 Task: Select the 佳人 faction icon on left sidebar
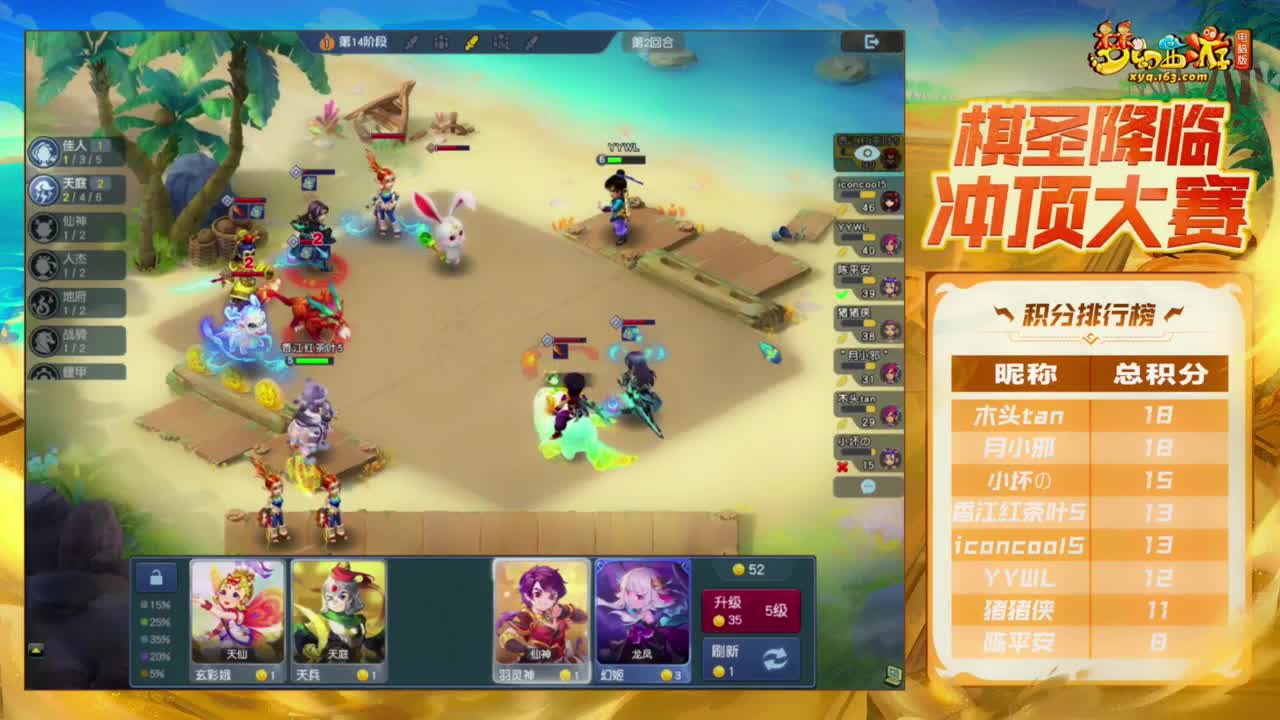coord(42,150)
